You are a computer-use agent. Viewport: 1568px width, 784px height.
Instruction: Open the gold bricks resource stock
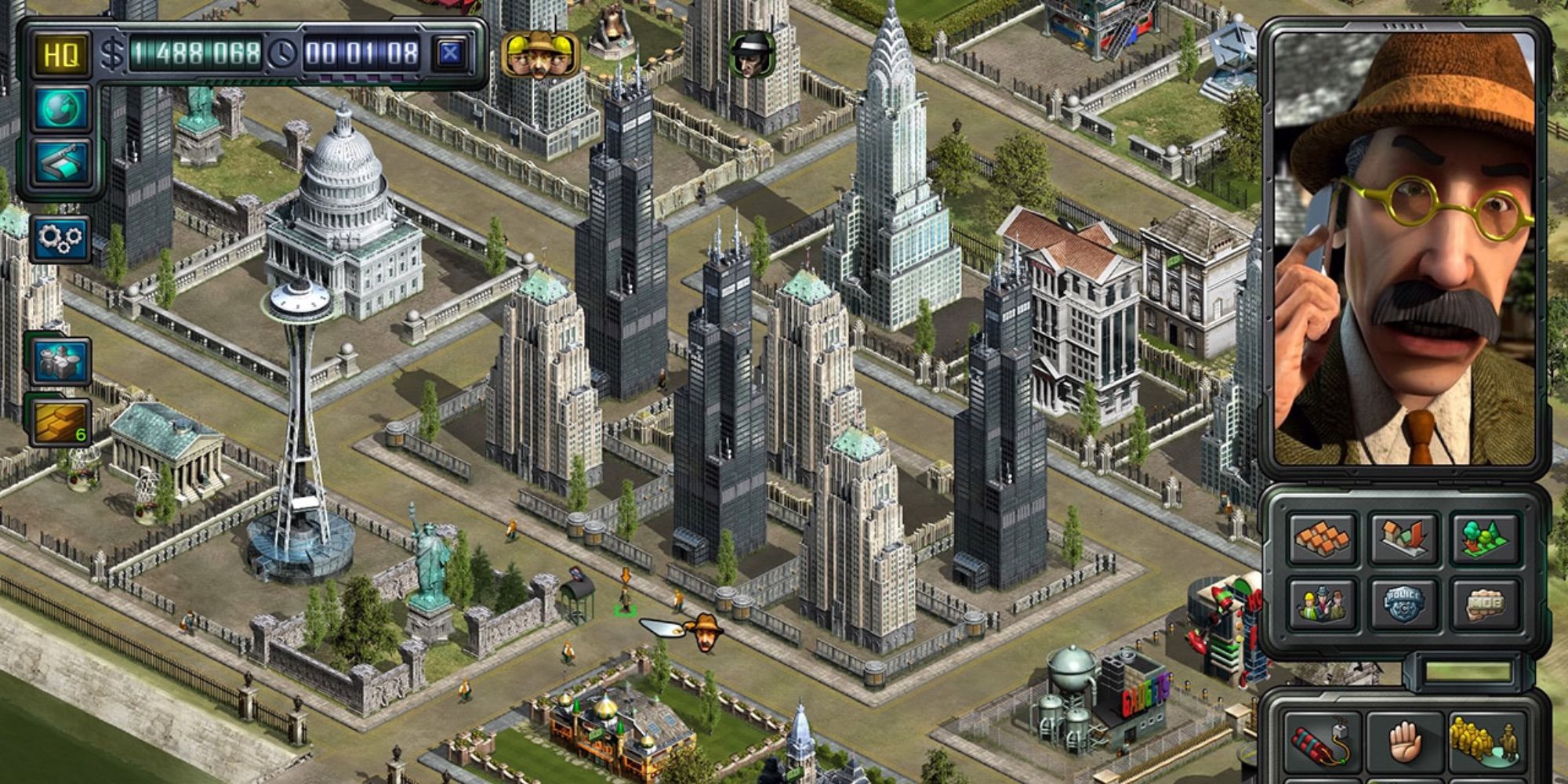pyautogui.click(x=61, y=421)
